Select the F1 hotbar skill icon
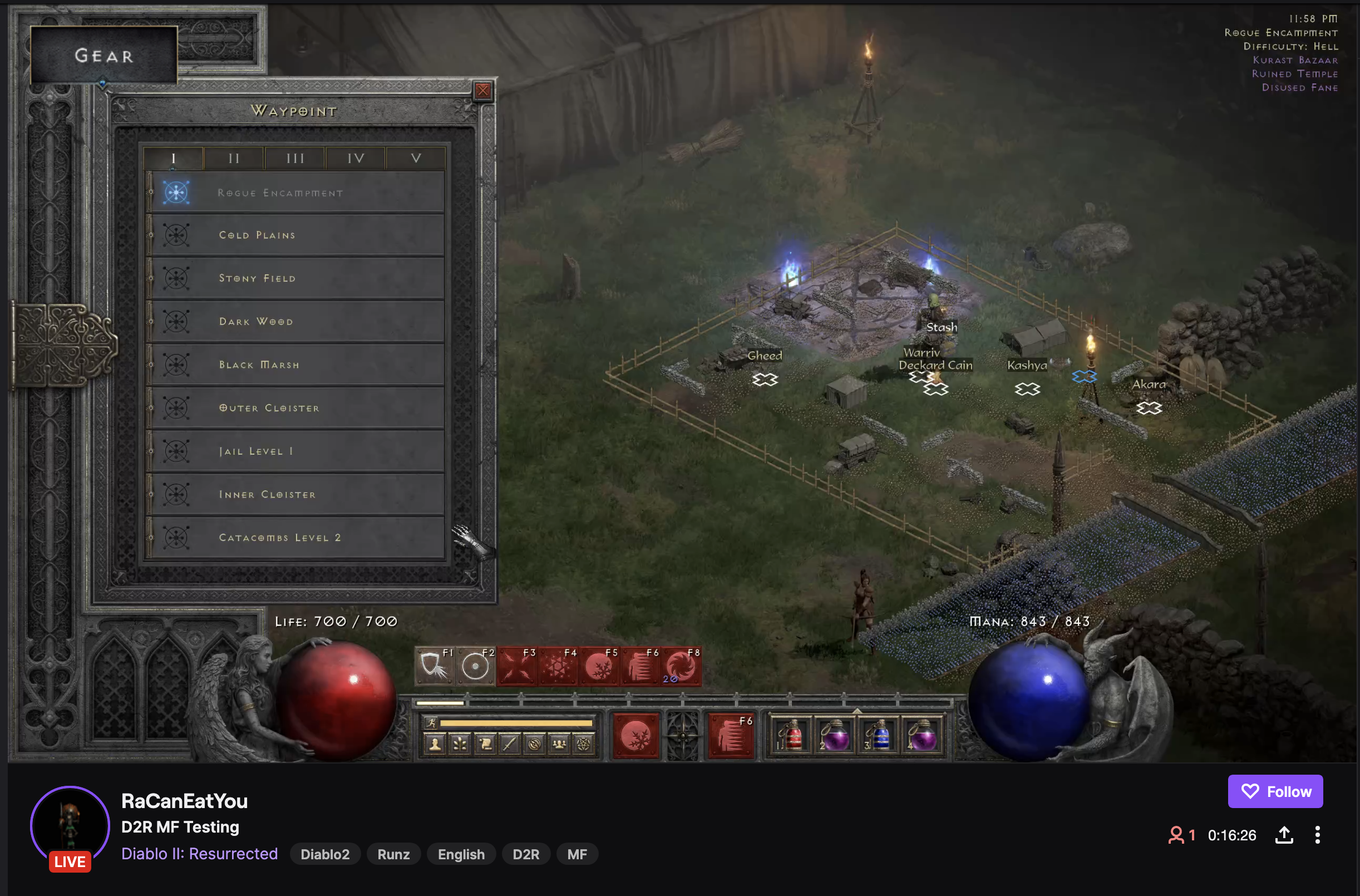 pyautogui.click(x=435, y=666)
